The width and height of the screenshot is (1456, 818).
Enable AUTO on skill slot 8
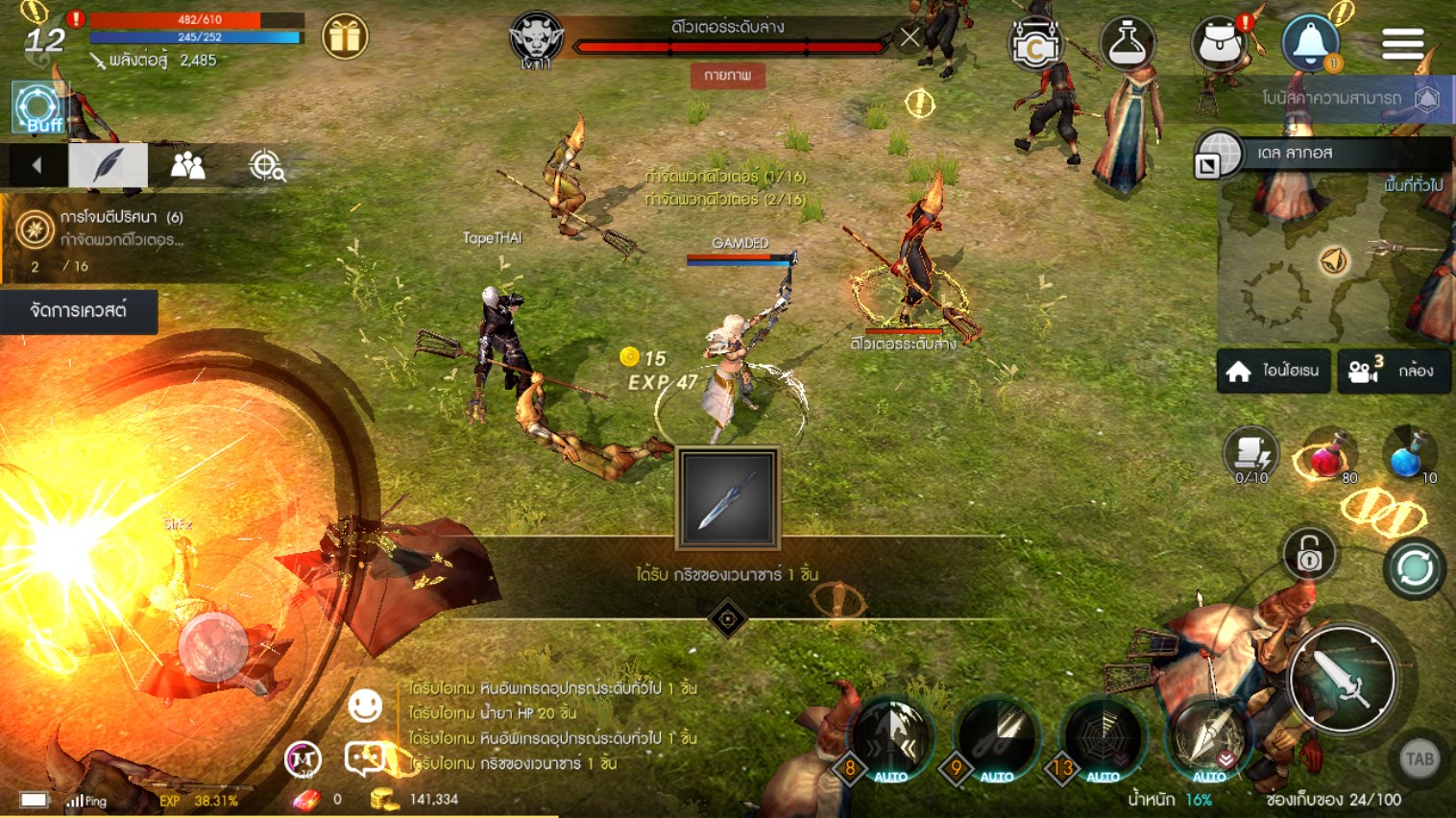tap(889, 774)
